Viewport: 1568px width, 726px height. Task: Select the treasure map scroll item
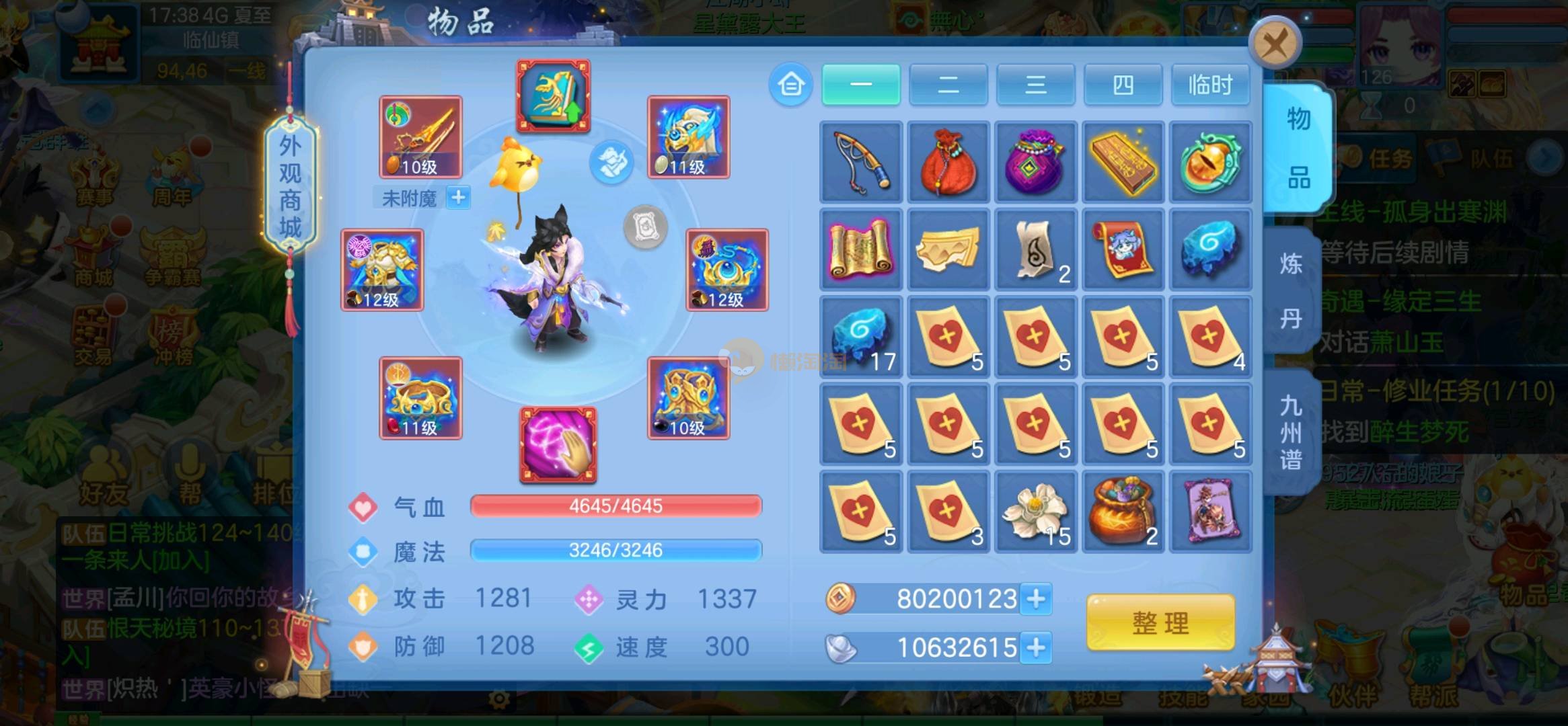[x=861, y=250]
